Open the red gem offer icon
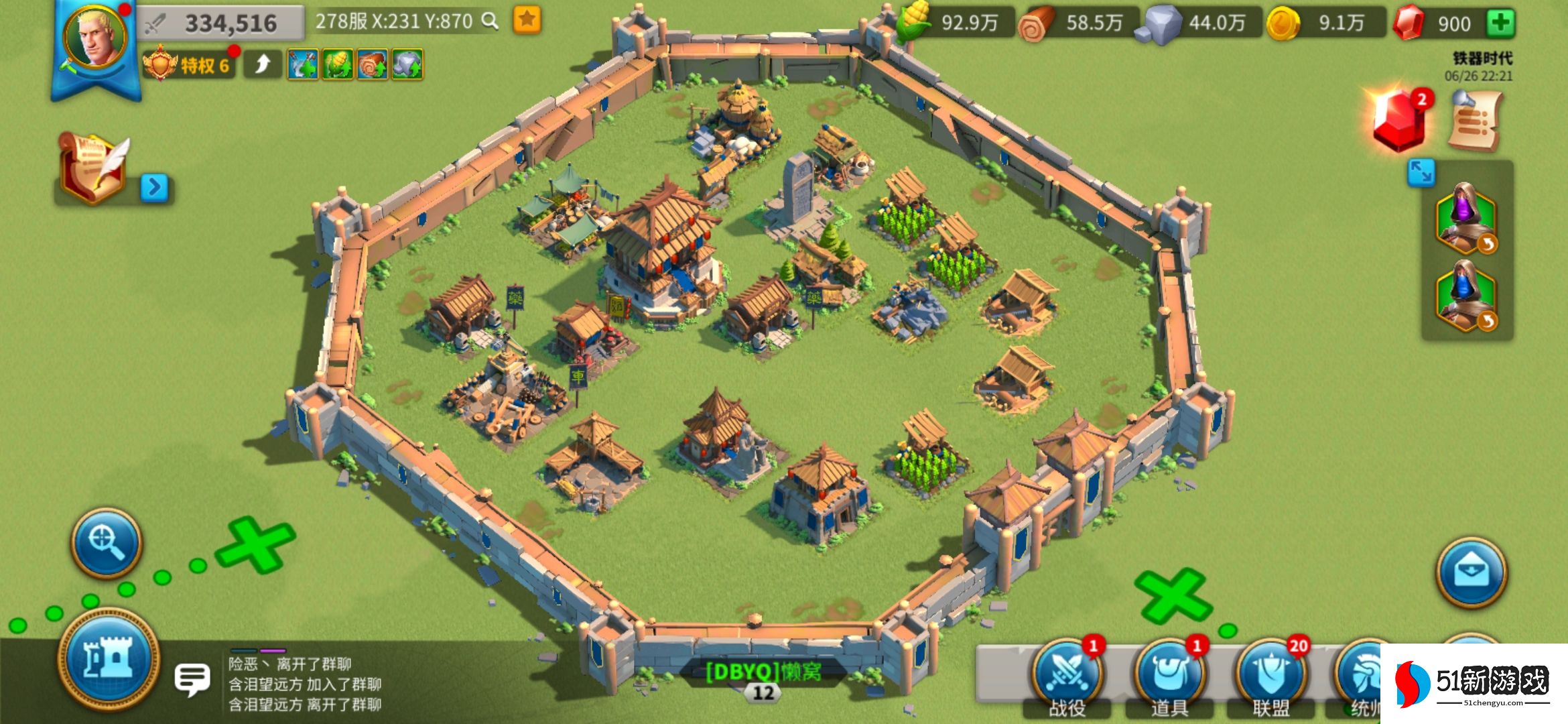1568x724 pixels. point(1399,121)
